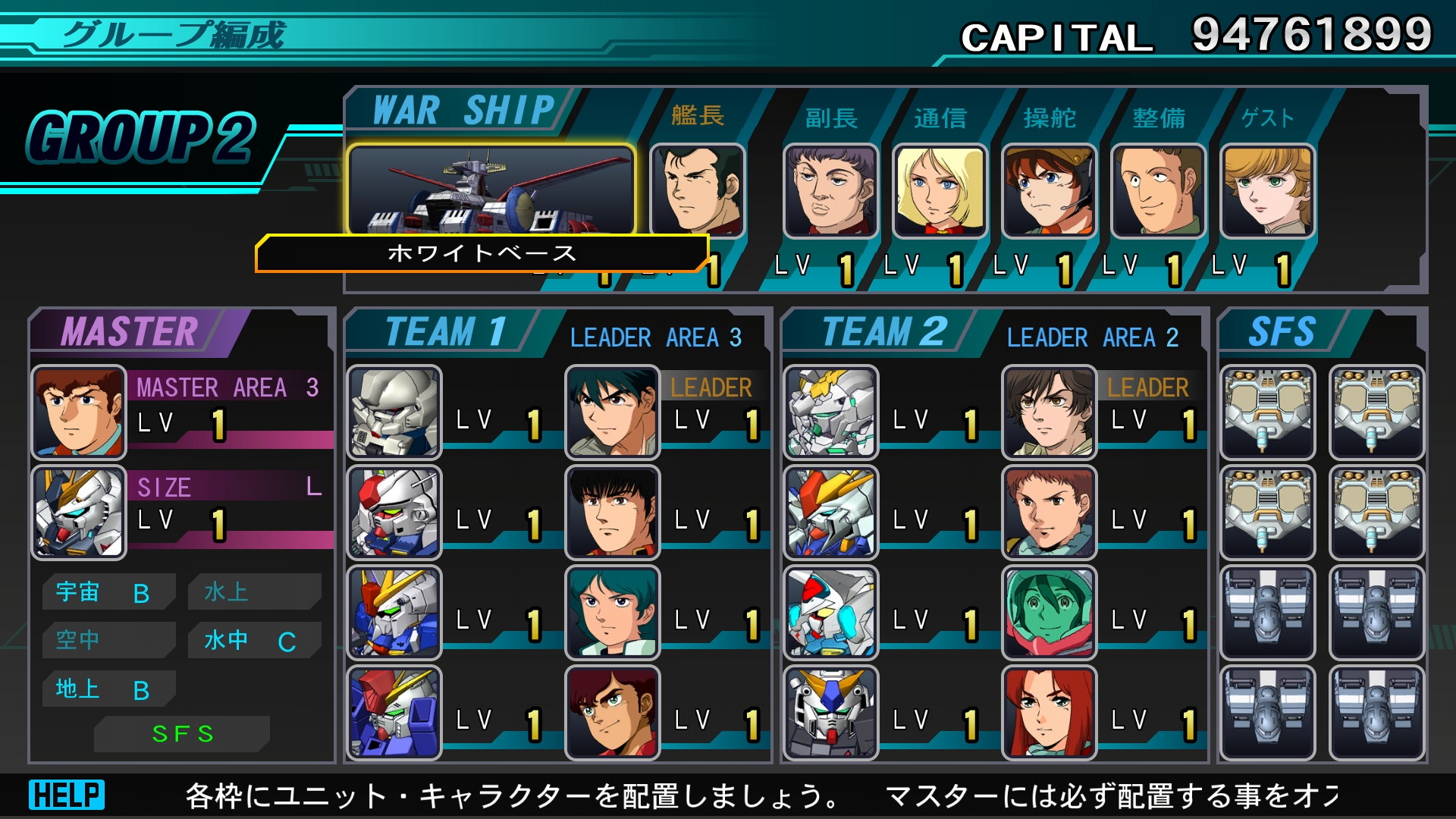The image size is (1456, 819).
Task: Select Team 2 leader's white unicorn-style unit
Action: (830, 413)
